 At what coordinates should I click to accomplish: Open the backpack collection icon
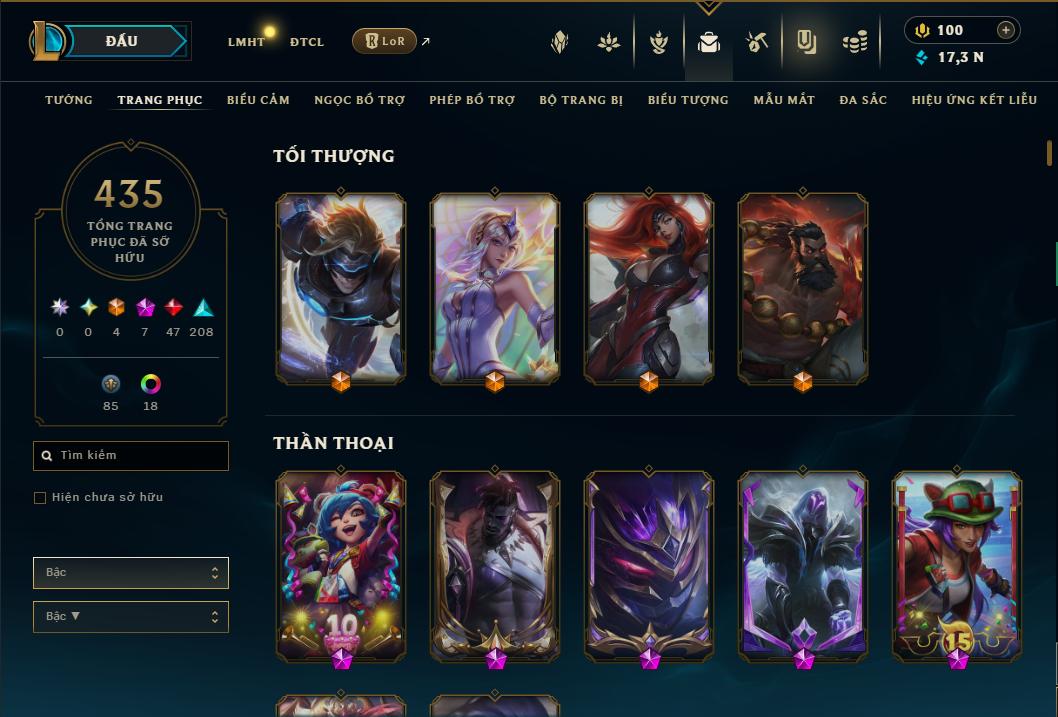tap(709, 42)
